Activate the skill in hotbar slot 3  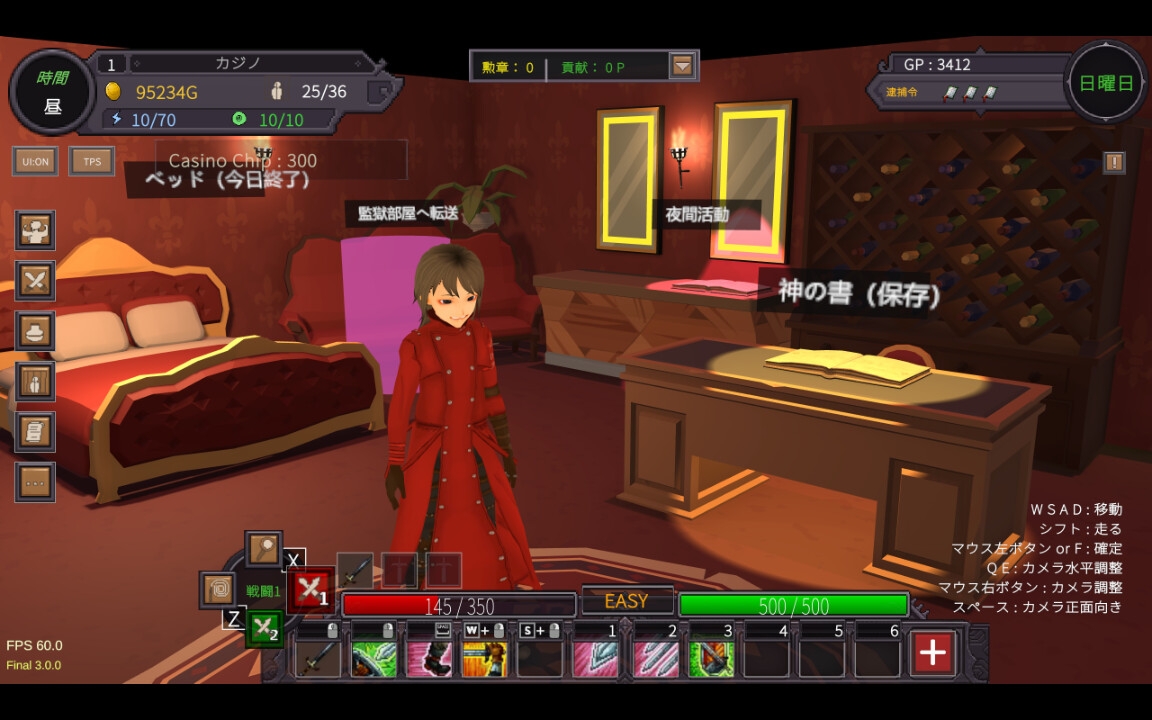pos(711,659)
